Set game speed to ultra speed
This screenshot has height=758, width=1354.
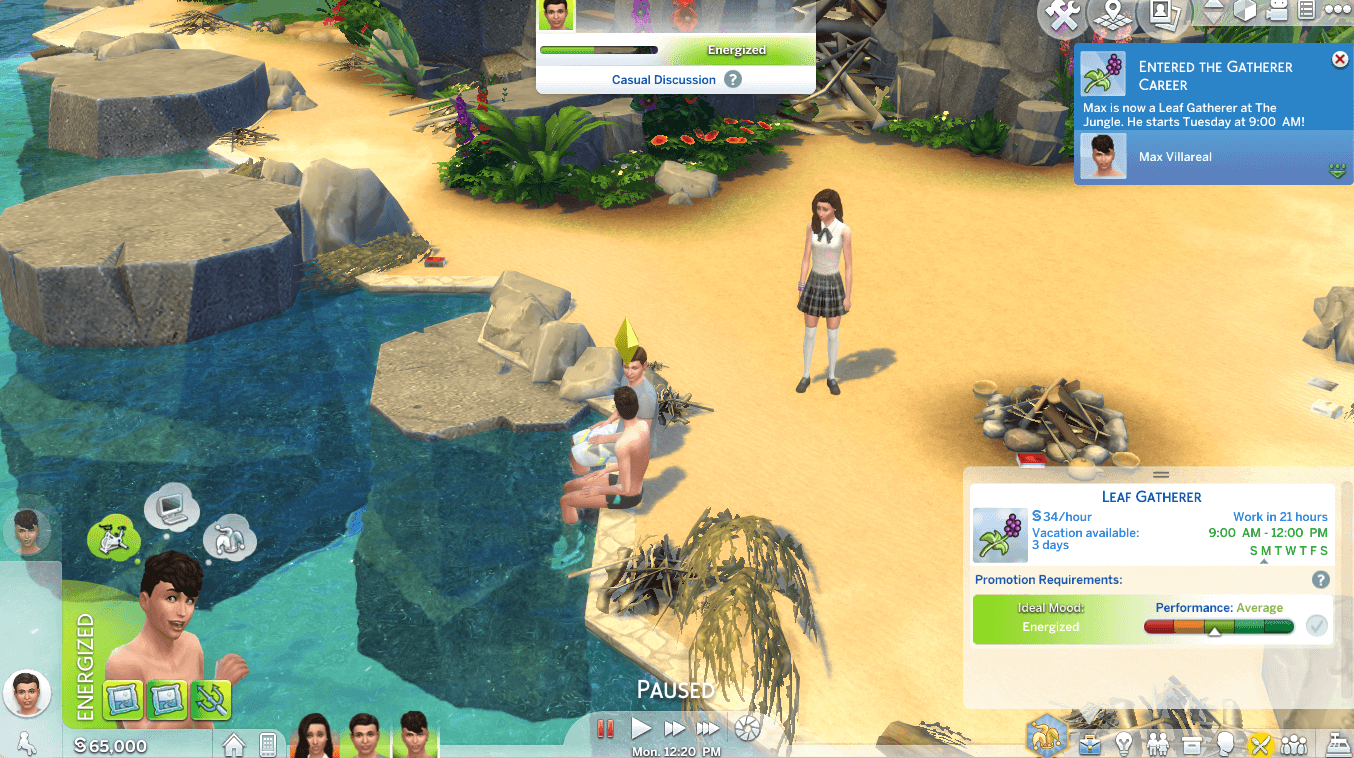(708, 729)
